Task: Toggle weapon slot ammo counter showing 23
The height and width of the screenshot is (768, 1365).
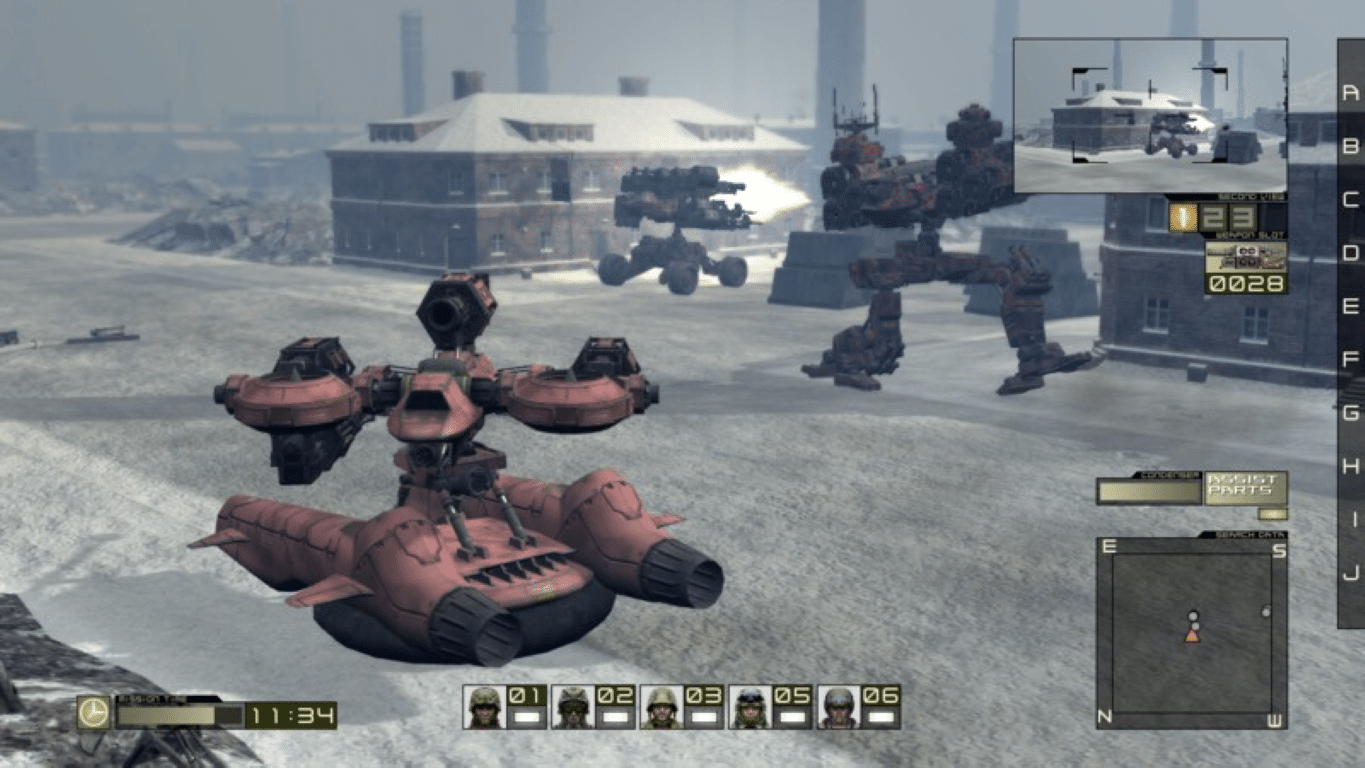Action: 1226,218
